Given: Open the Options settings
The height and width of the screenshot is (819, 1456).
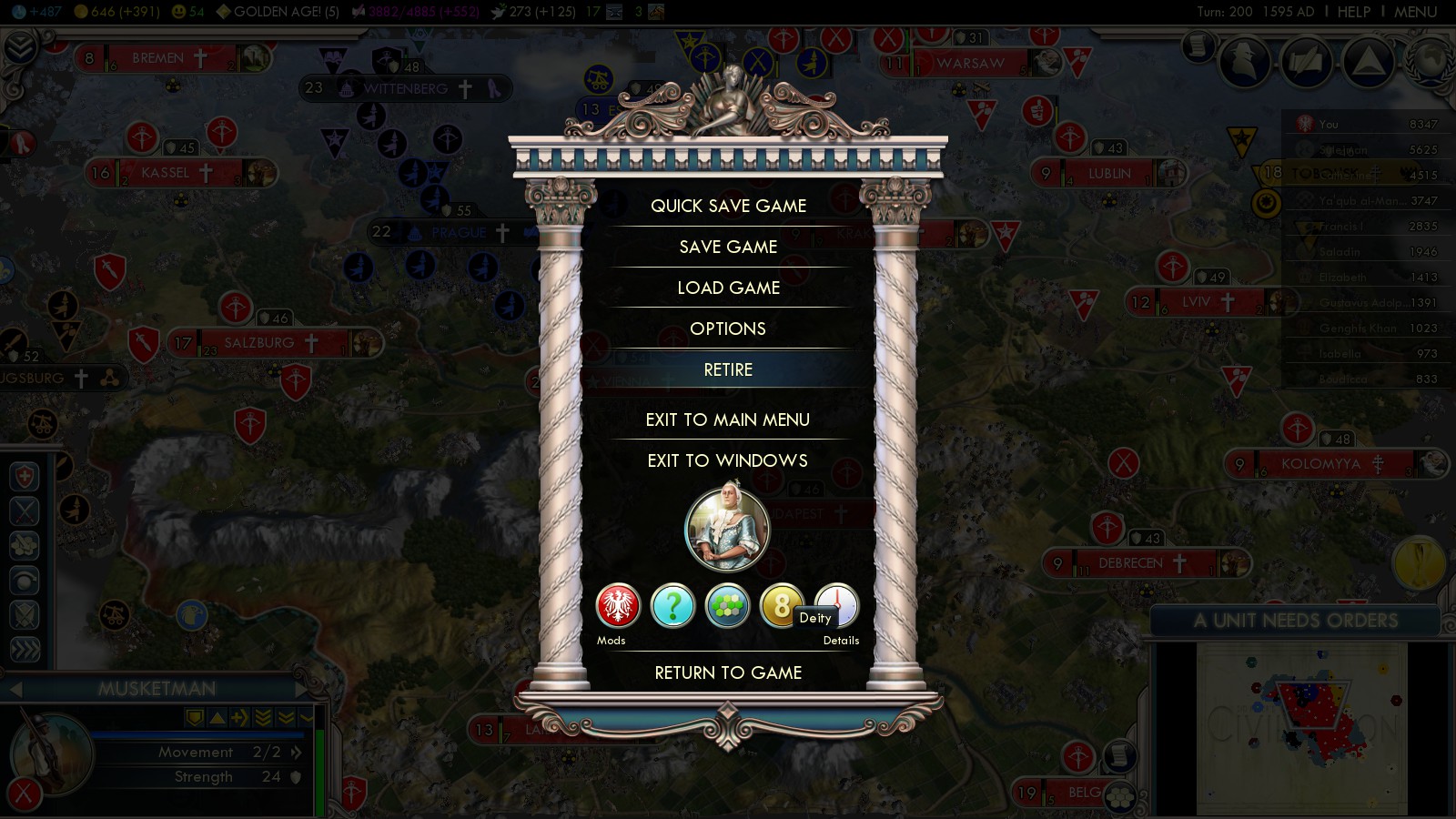Looking at the screenshot, I should tap(728, 329).
